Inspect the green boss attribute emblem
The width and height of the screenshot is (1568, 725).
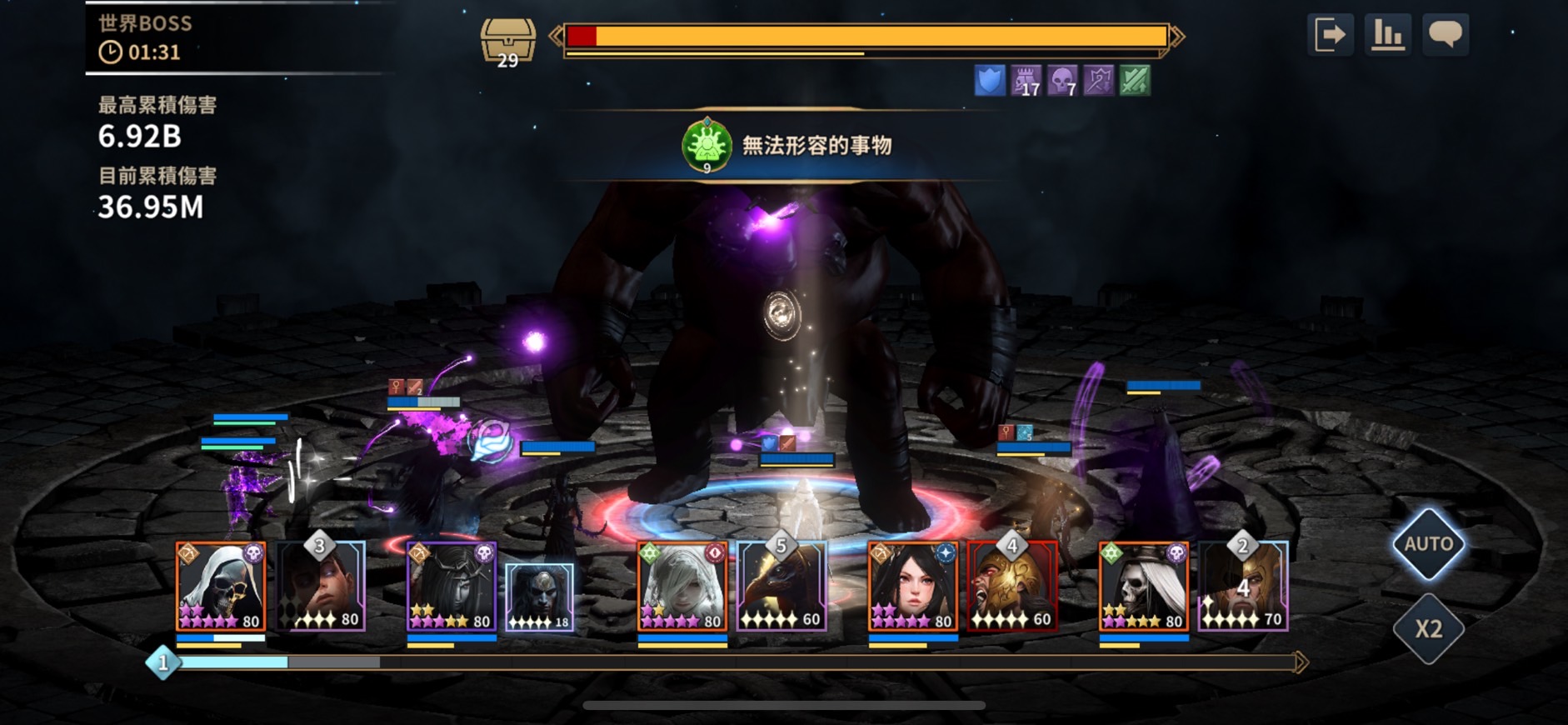point(707,146)
